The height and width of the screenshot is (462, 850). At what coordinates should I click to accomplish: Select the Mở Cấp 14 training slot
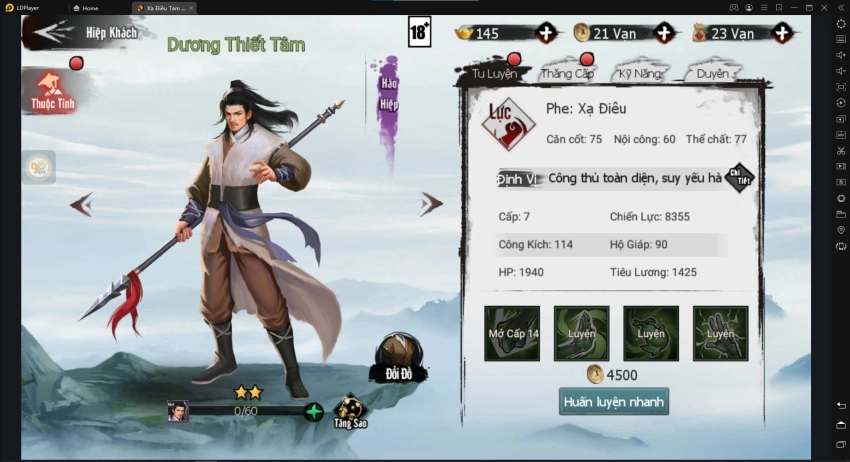point(512,333)
